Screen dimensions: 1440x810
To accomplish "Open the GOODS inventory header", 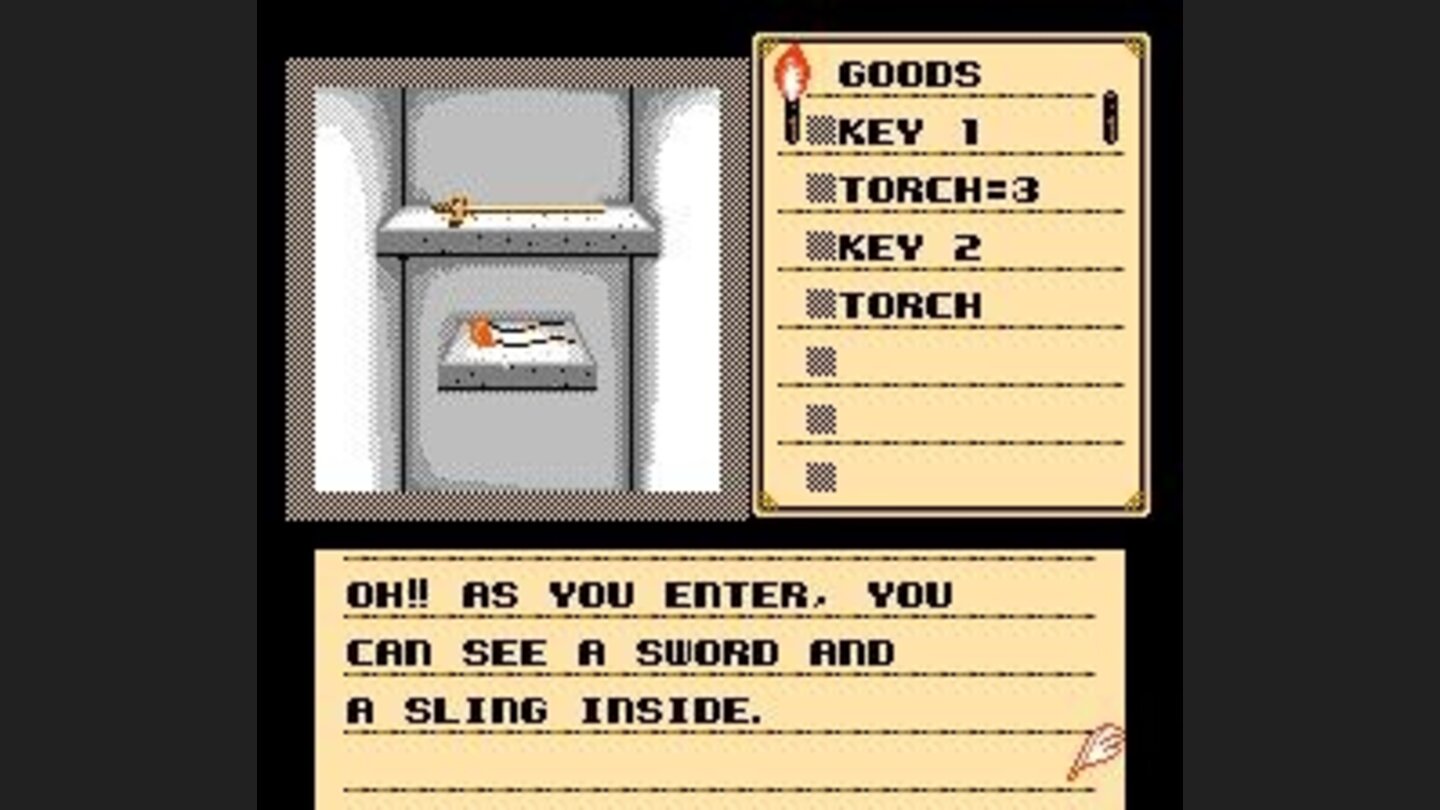I will tap(910, 72).
